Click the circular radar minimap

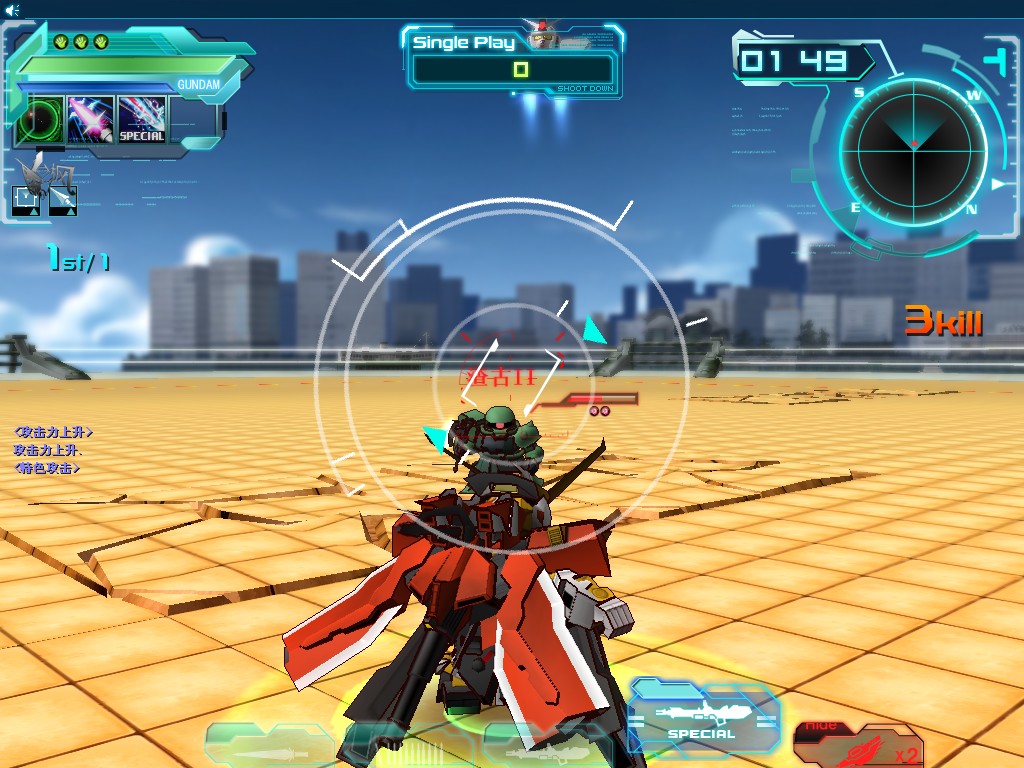click(913, 150)
